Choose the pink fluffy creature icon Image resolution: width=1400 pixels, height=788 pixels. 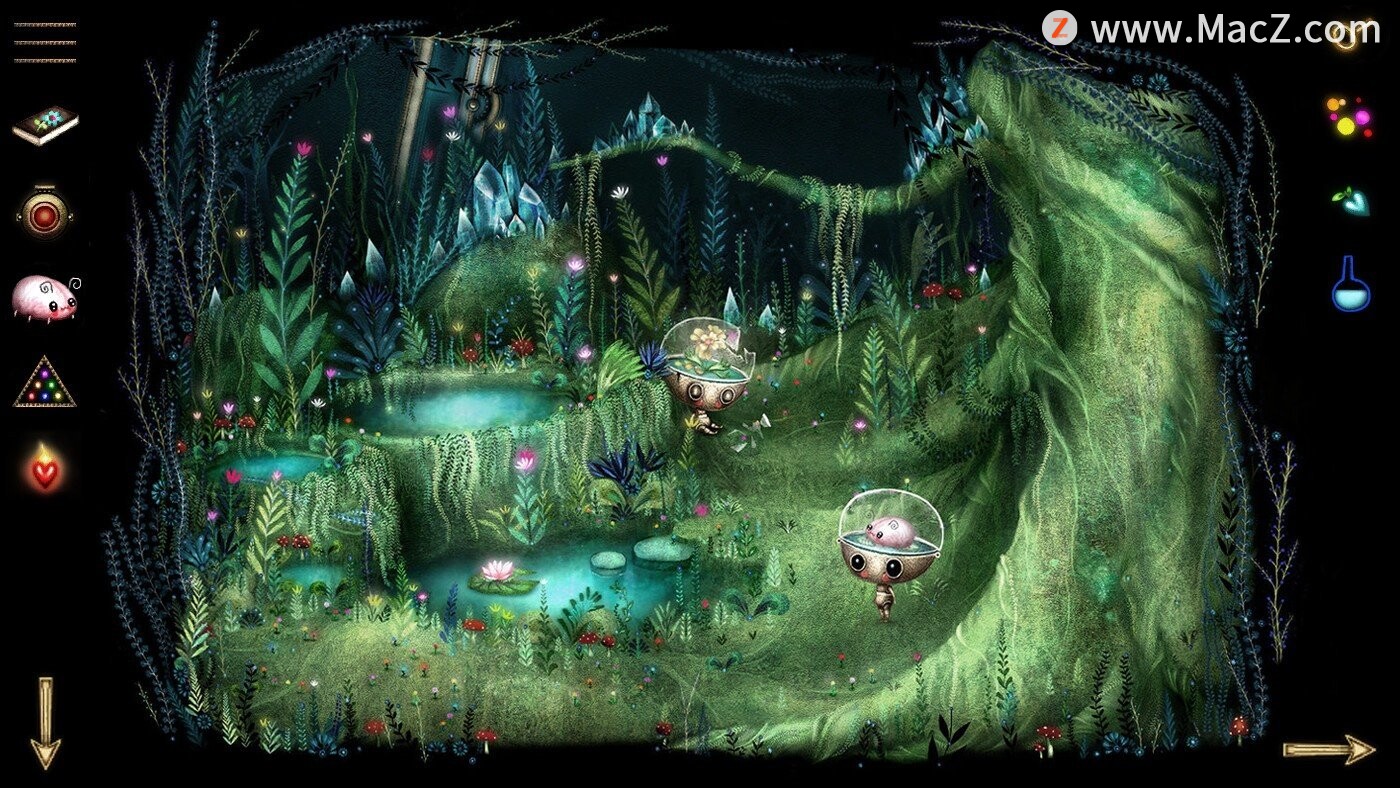click(x=45, y=298)
